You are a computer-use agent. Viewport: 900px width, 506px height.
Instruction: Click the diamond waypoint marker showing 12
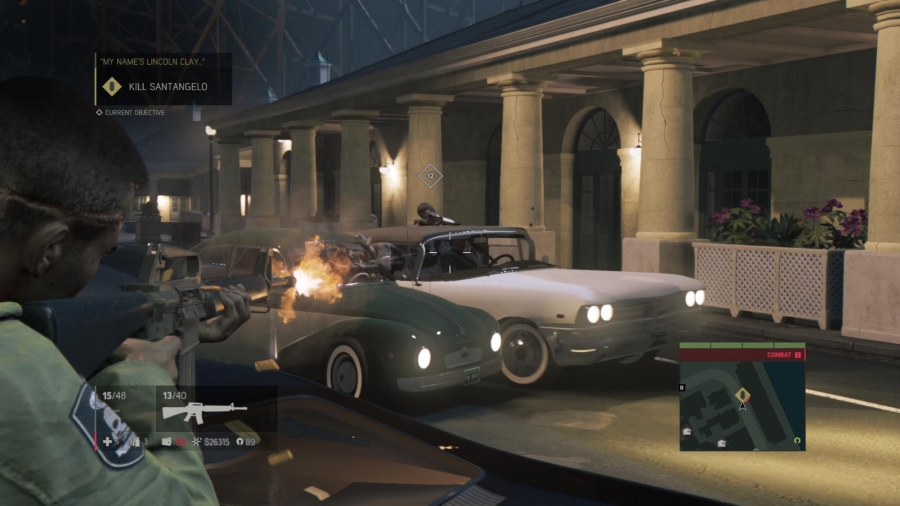click(x=430, y=176)
